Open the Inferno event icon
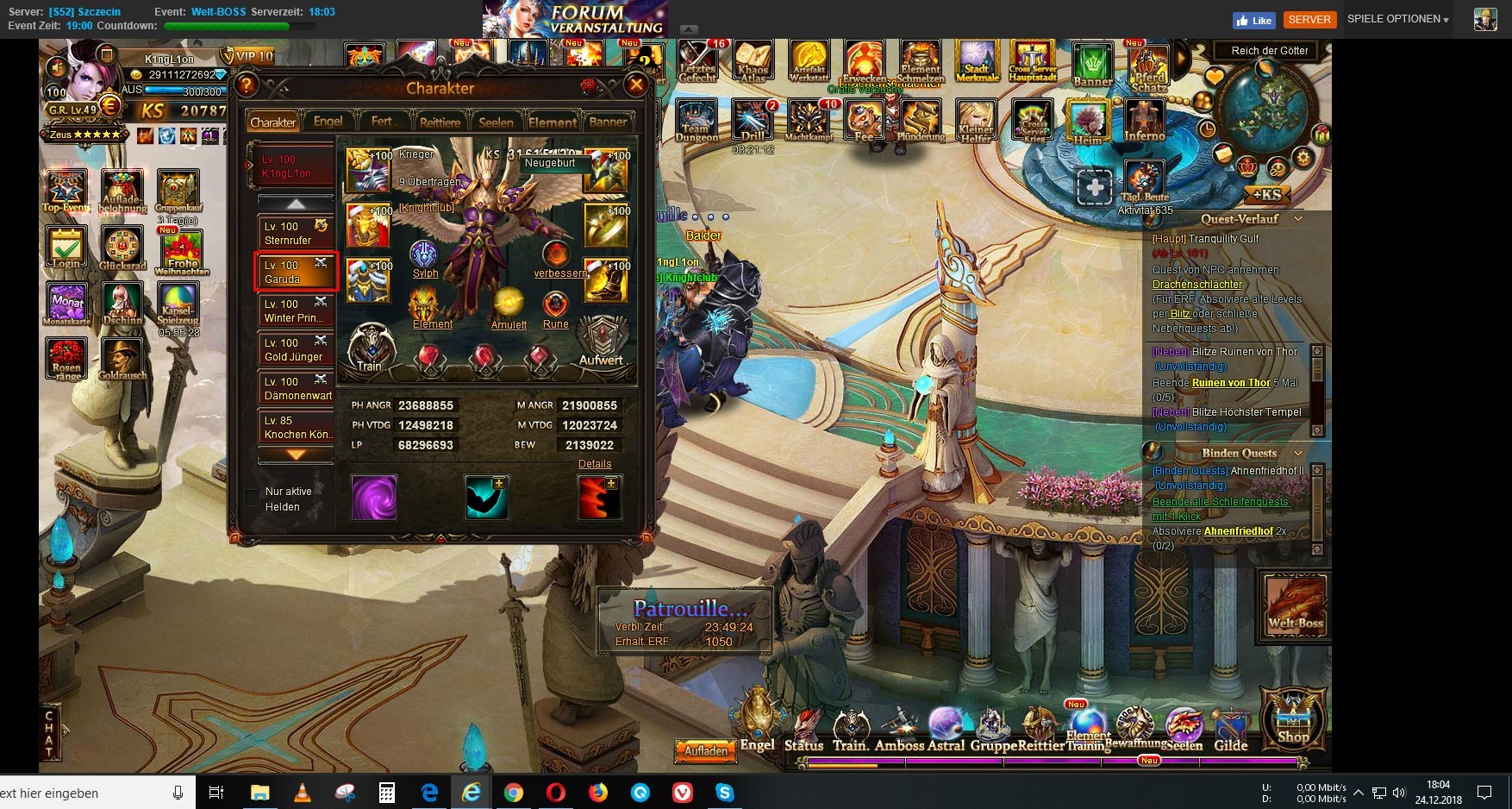Viewport: 1512px width, 809px height. pos(1145,121)
